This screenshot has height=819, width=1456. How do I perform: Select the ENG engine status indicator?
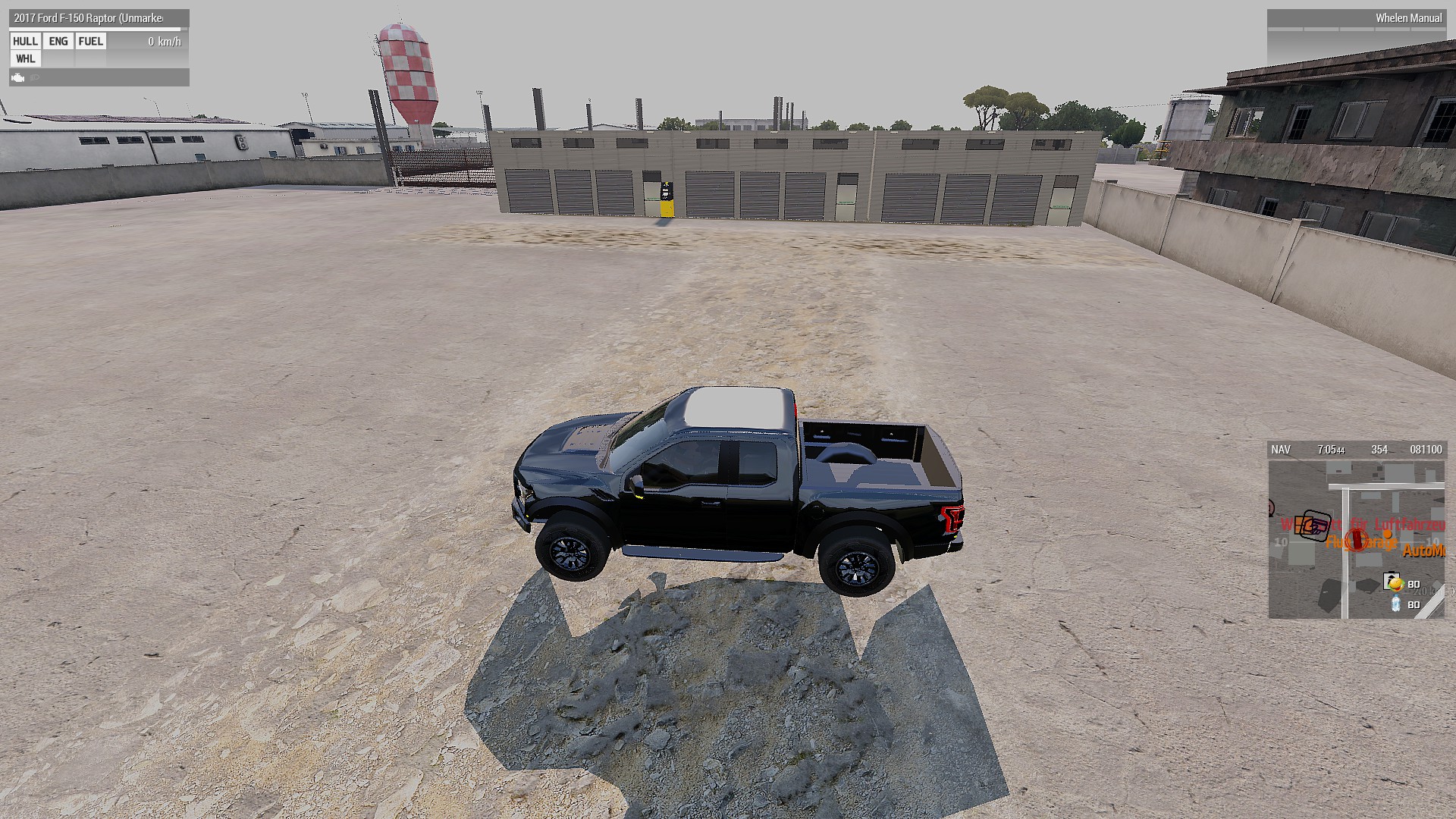[x=58, y=42]
